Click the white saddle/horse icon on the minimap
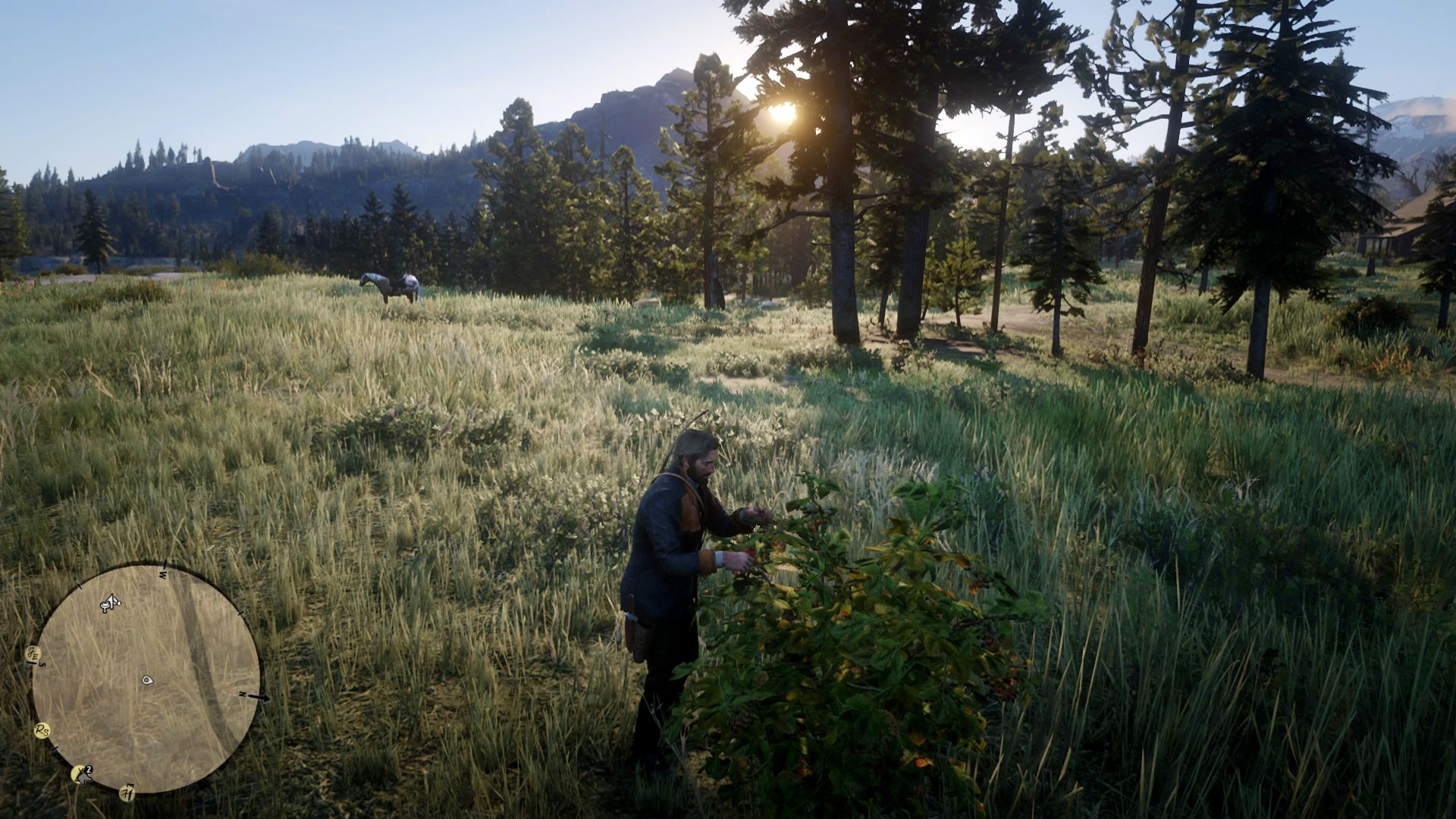This screenshot has width=1456, height=819. tap(110, 603)
